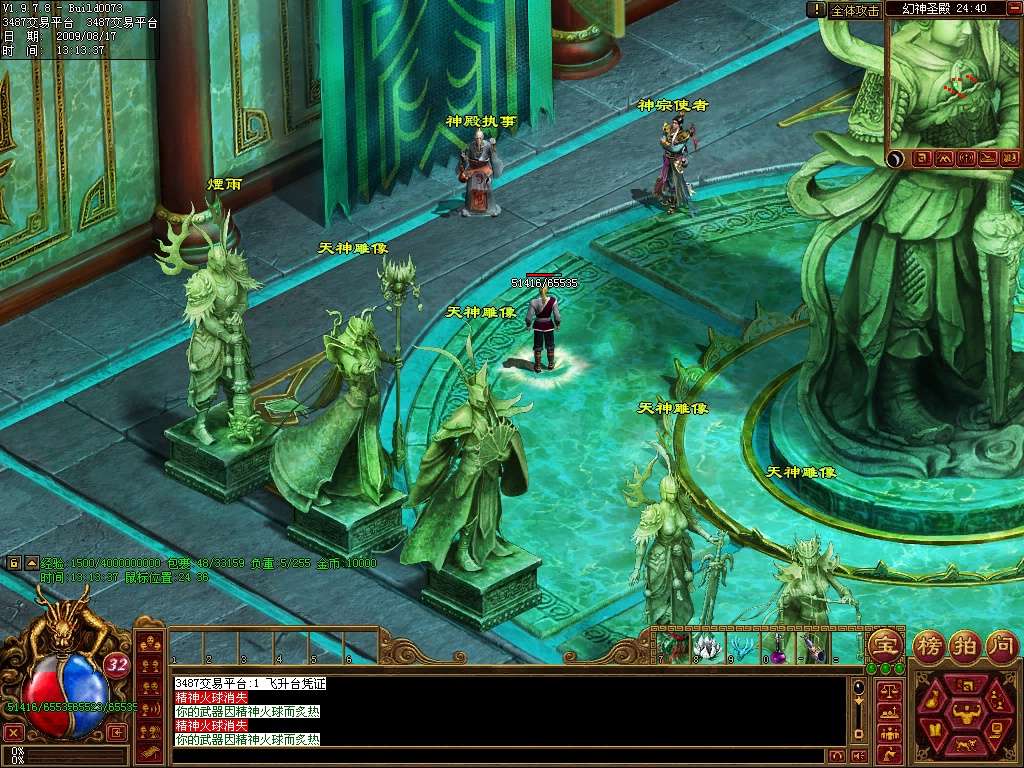
Task: Open the 拍 auction button
Action: (x=966, y=645)
